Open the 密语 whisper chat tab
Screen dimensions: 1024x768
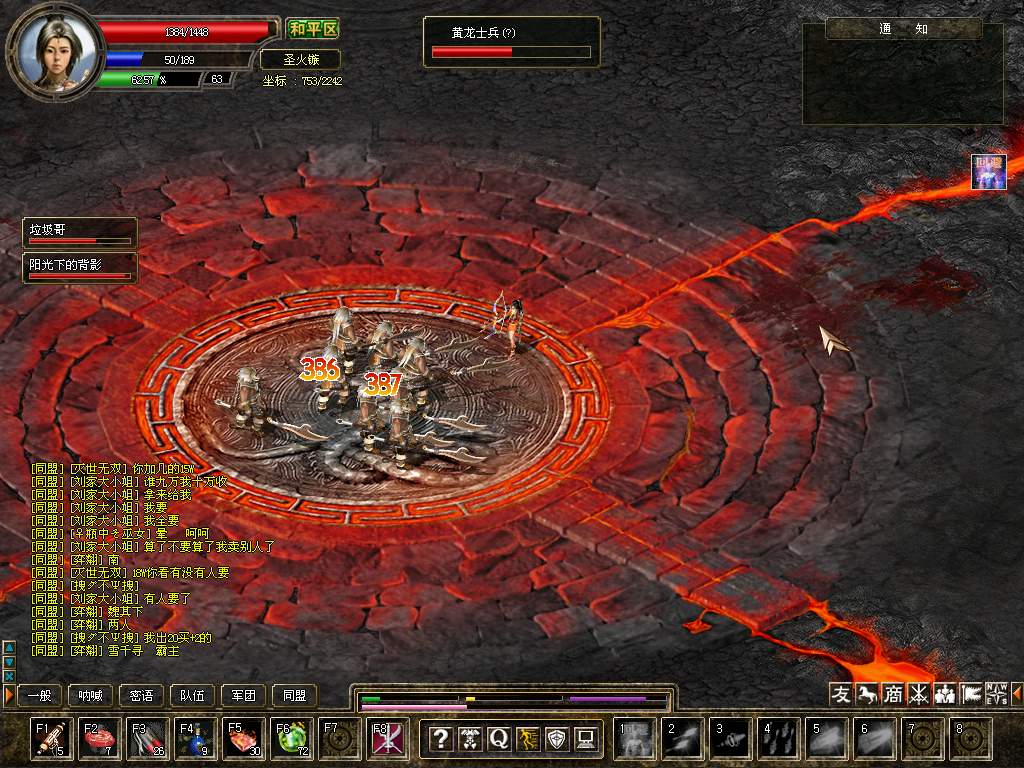[x=141, y=695]
